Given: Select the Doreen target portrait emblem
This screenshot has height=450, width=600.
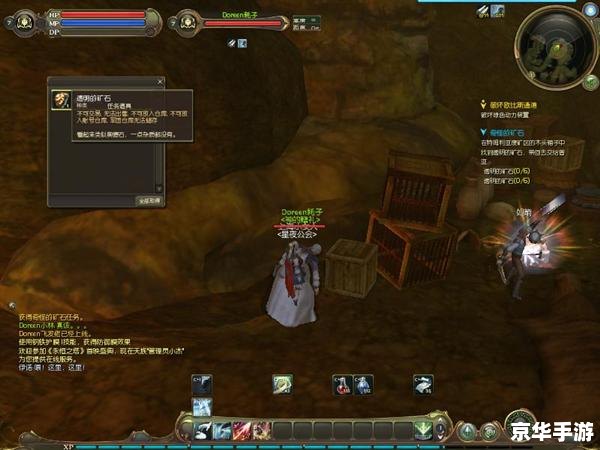Looking at the screenshot, I should (185, 21).
